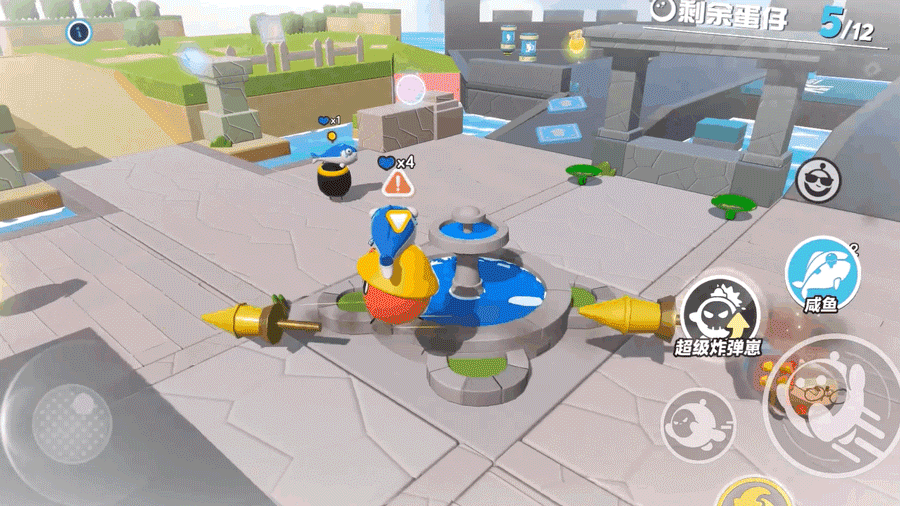The width and height of the screenshot is (900, 506).
Task: Tap the yellow button at the bottom edge
Action: pyautogui.click(x=755, y=495)
